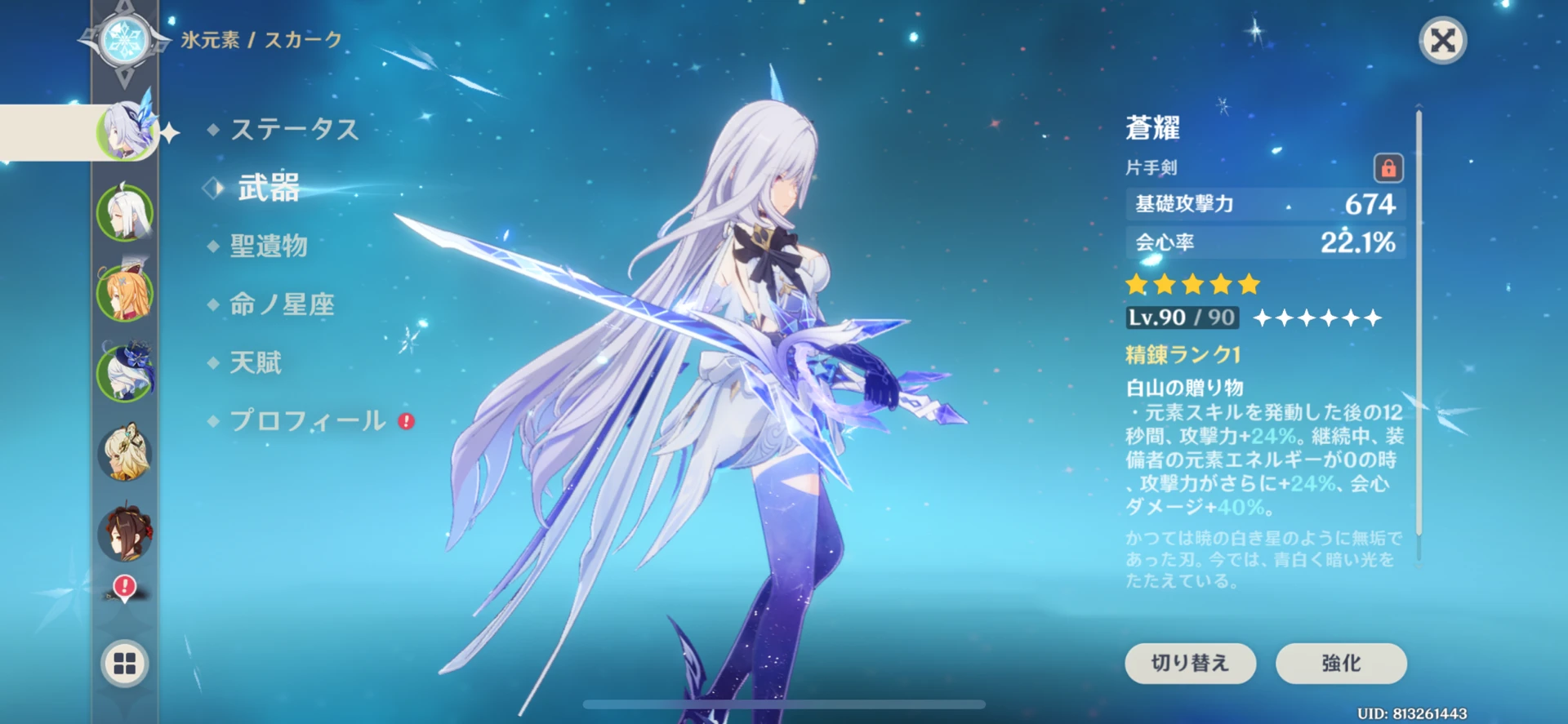
Task: Switch to the 武器 tab
Action: click(x=269, y=187)
